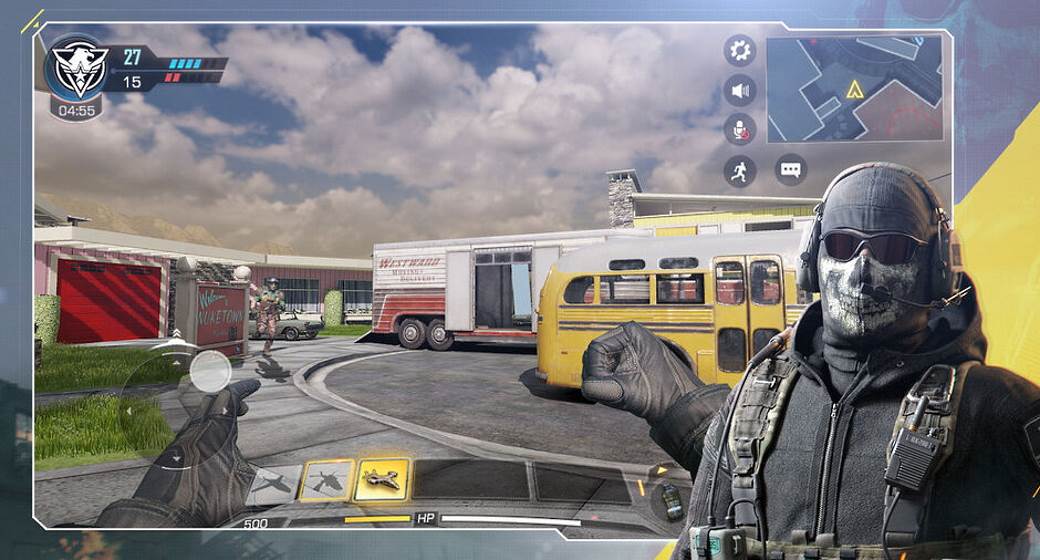Select the grey aircraft scorestreak slot
1040x560 pixels.
[274, 484]
